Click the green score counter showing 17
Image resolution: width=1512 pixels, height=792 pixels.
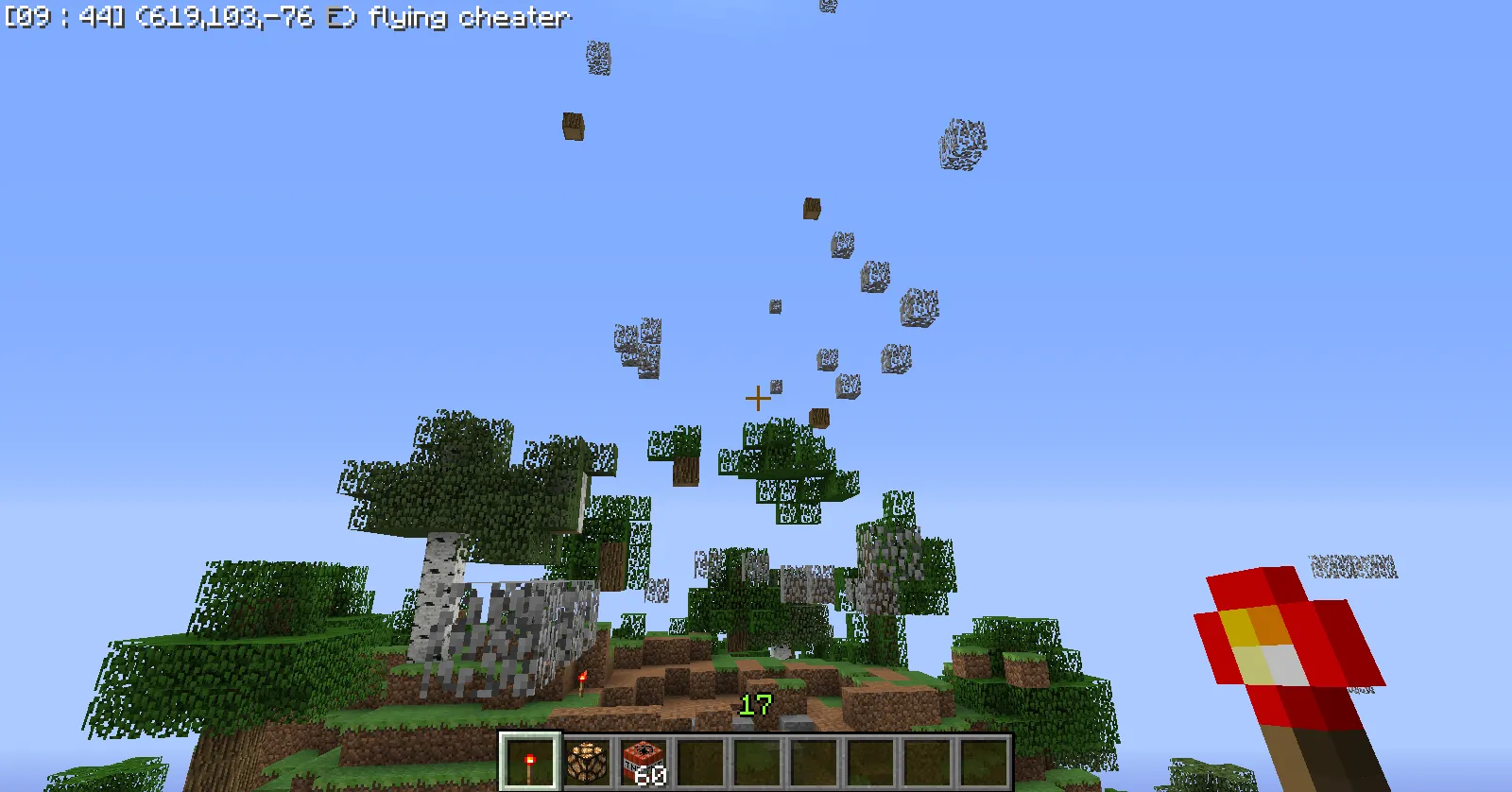click(x=755, y=706)
